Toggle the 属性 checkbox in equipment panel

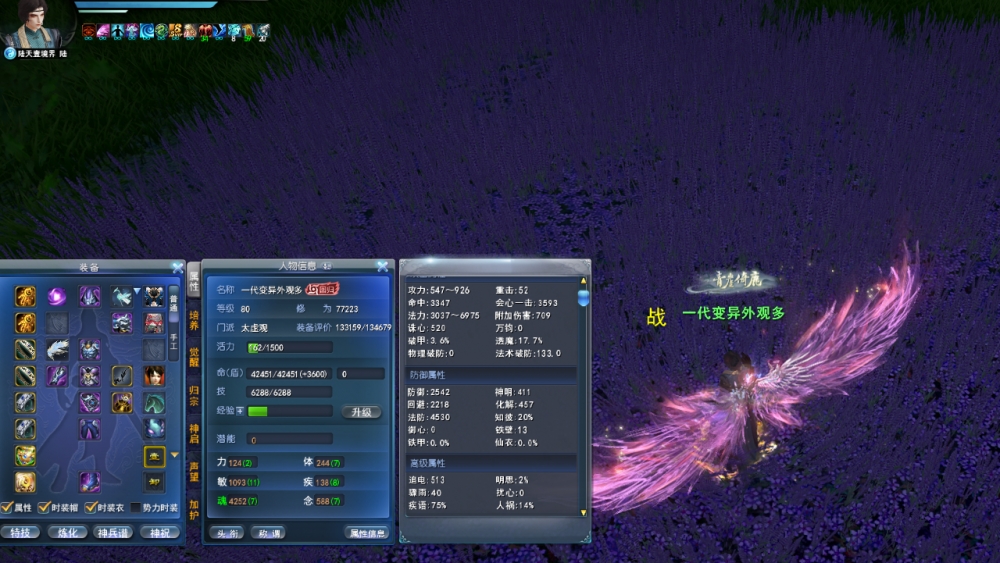click(x=7, y=508)
